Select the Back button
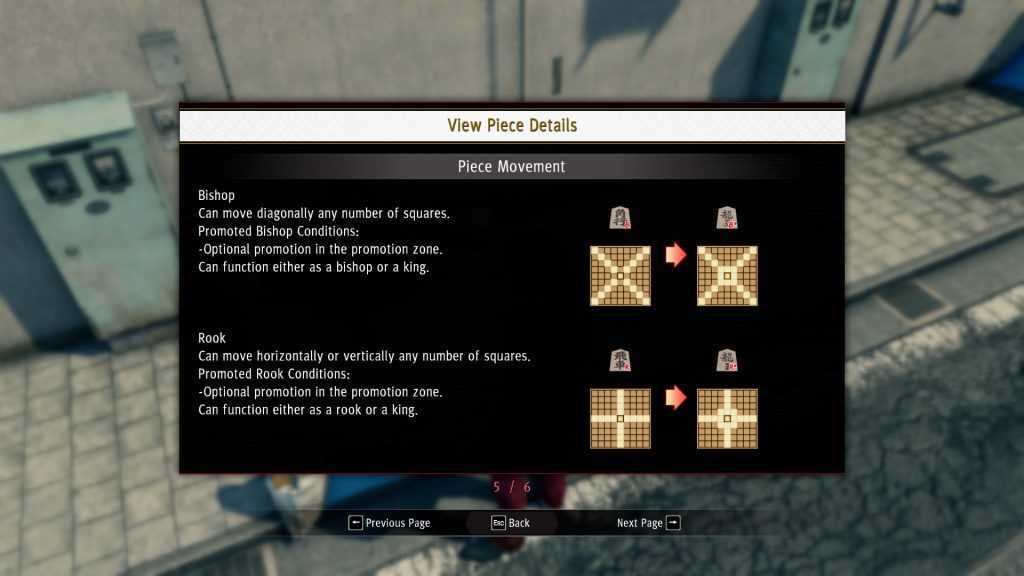Viewport: 1024px width, 576px height. click(x=510, y=523)
